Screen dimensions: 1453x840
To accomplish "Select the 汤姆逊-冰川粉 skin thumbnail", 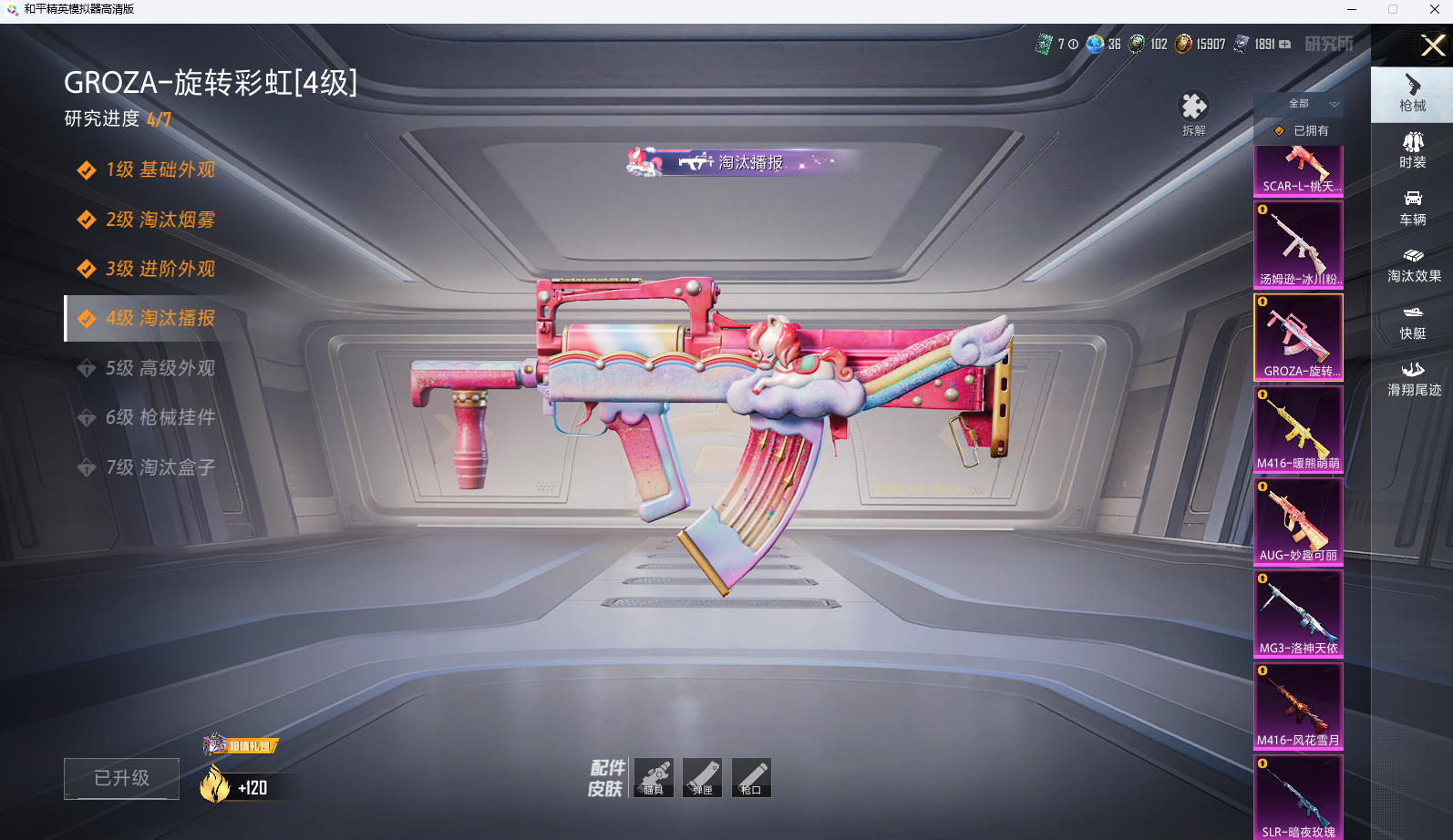I will (x=1298, y=244).
